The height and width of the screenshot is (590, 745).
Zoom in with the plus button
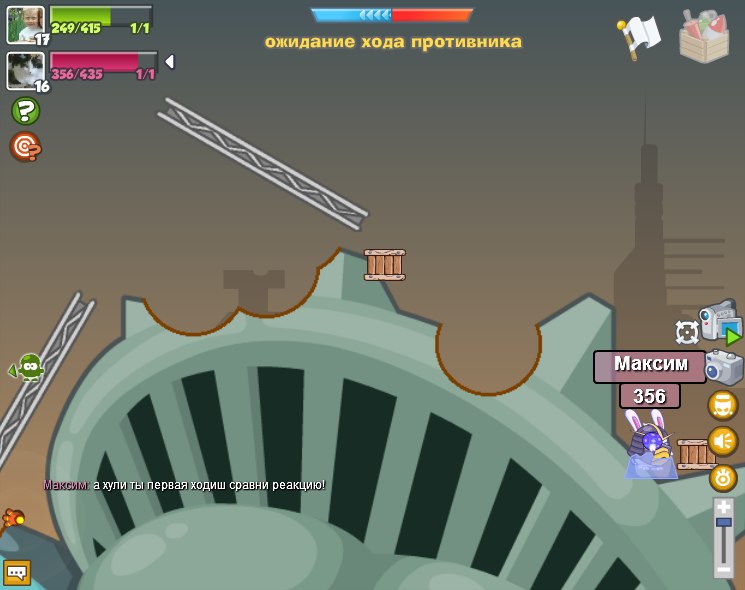click(x=724, y=507)
